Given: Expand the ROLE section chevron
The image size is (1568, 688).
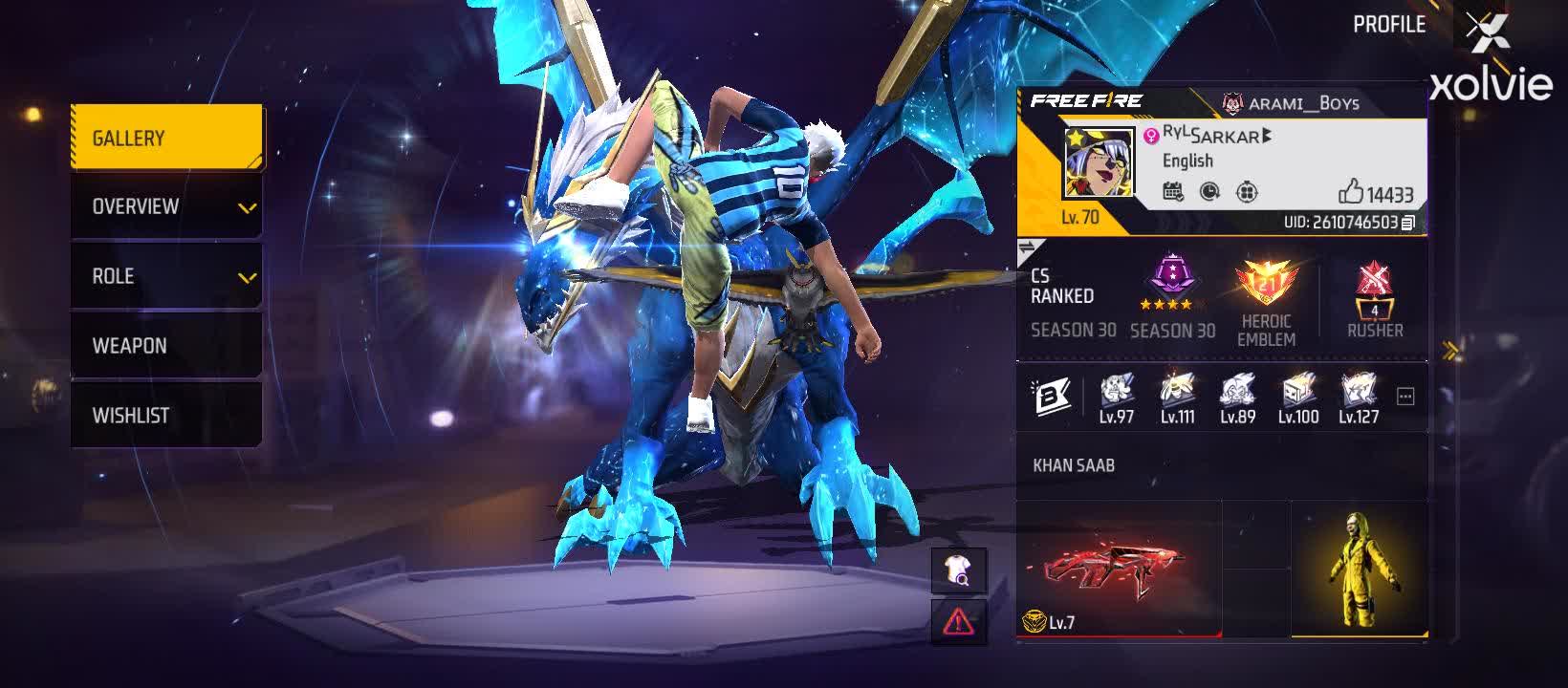Looking at the screenshot, I should click(x=248, y=275).
